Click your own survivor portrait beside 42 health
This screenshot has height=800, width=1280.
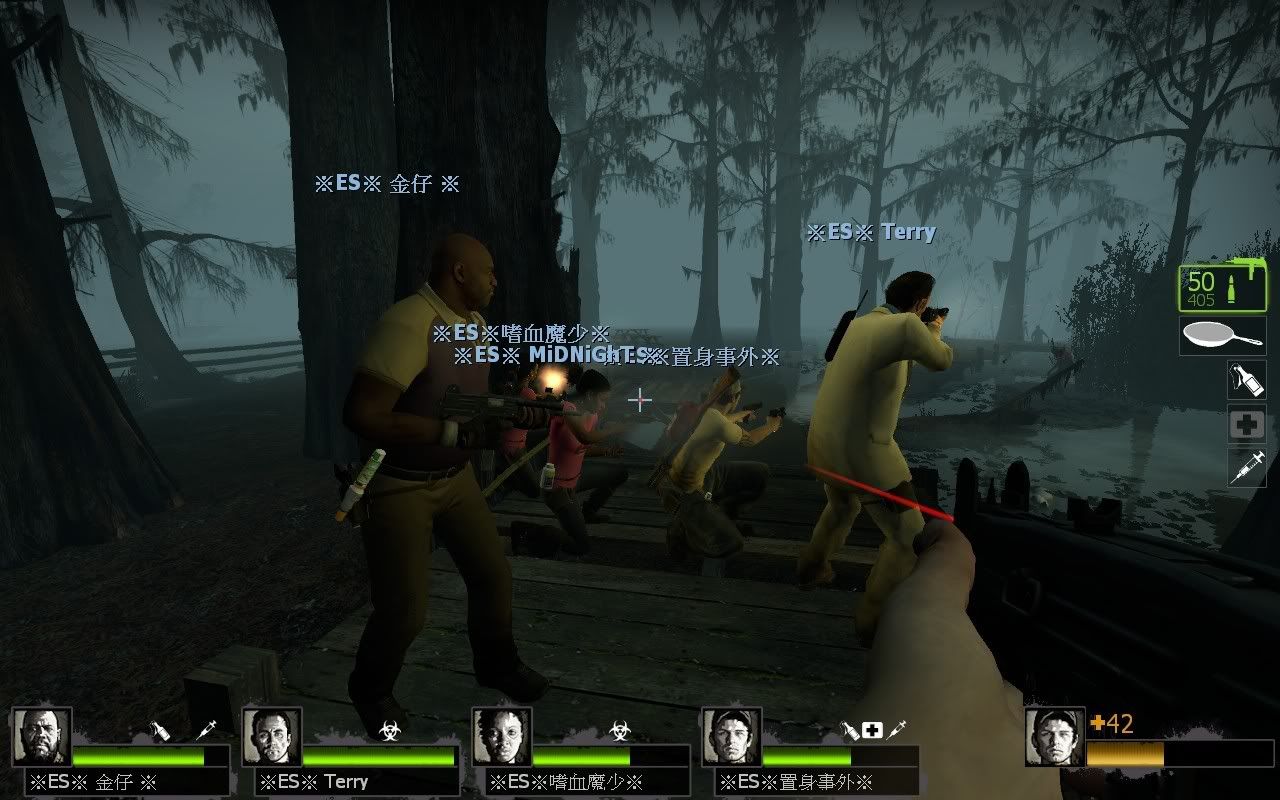[x=1055, y=737]
